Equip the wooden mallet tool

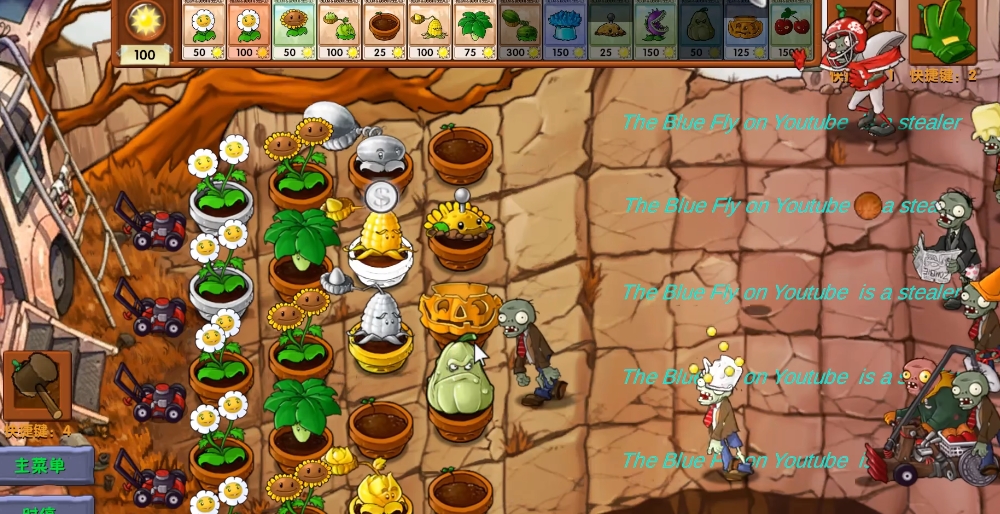[x=37, y=387]
